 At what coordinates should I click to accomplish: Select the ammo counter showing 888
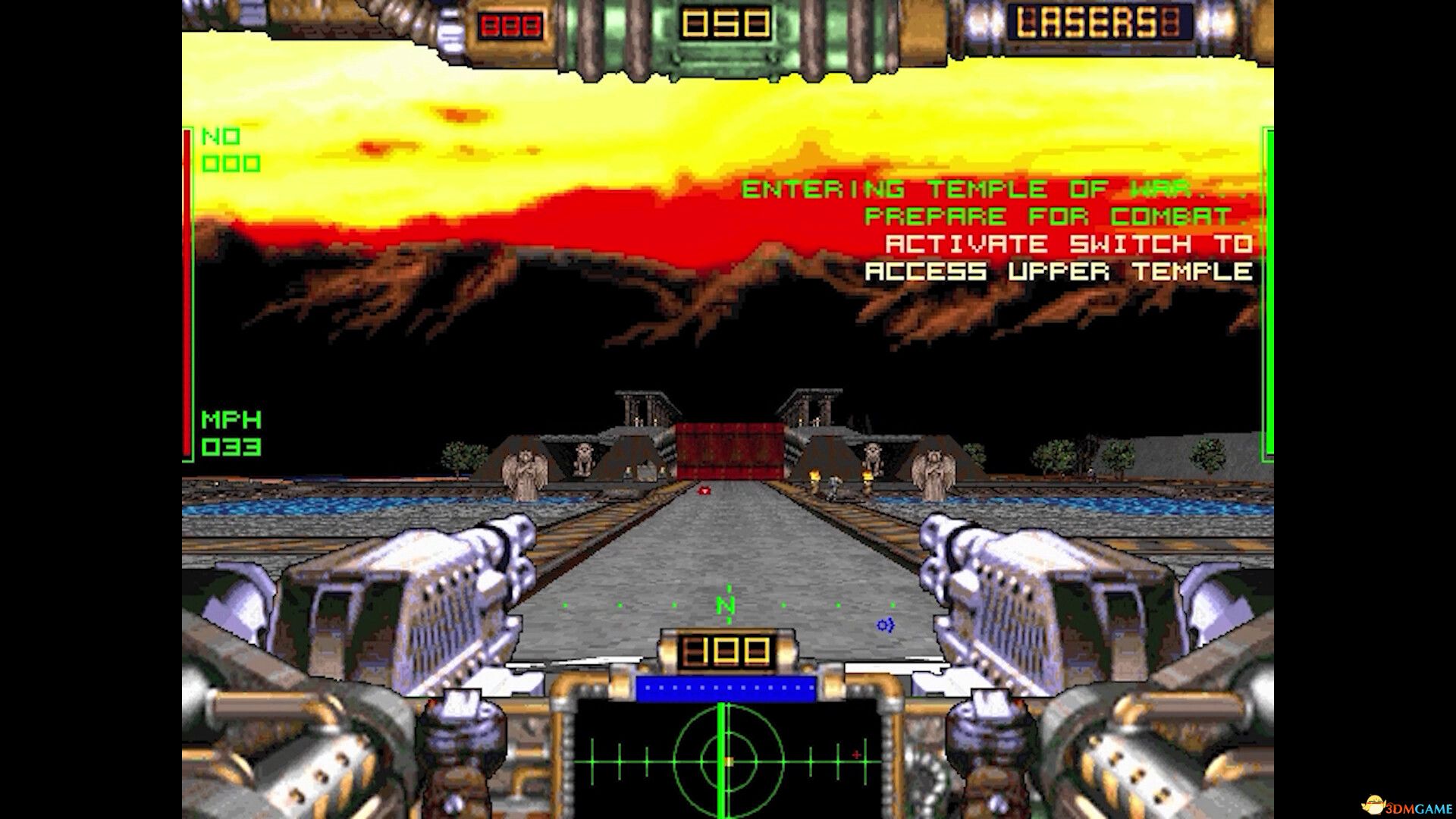point(509,23)
